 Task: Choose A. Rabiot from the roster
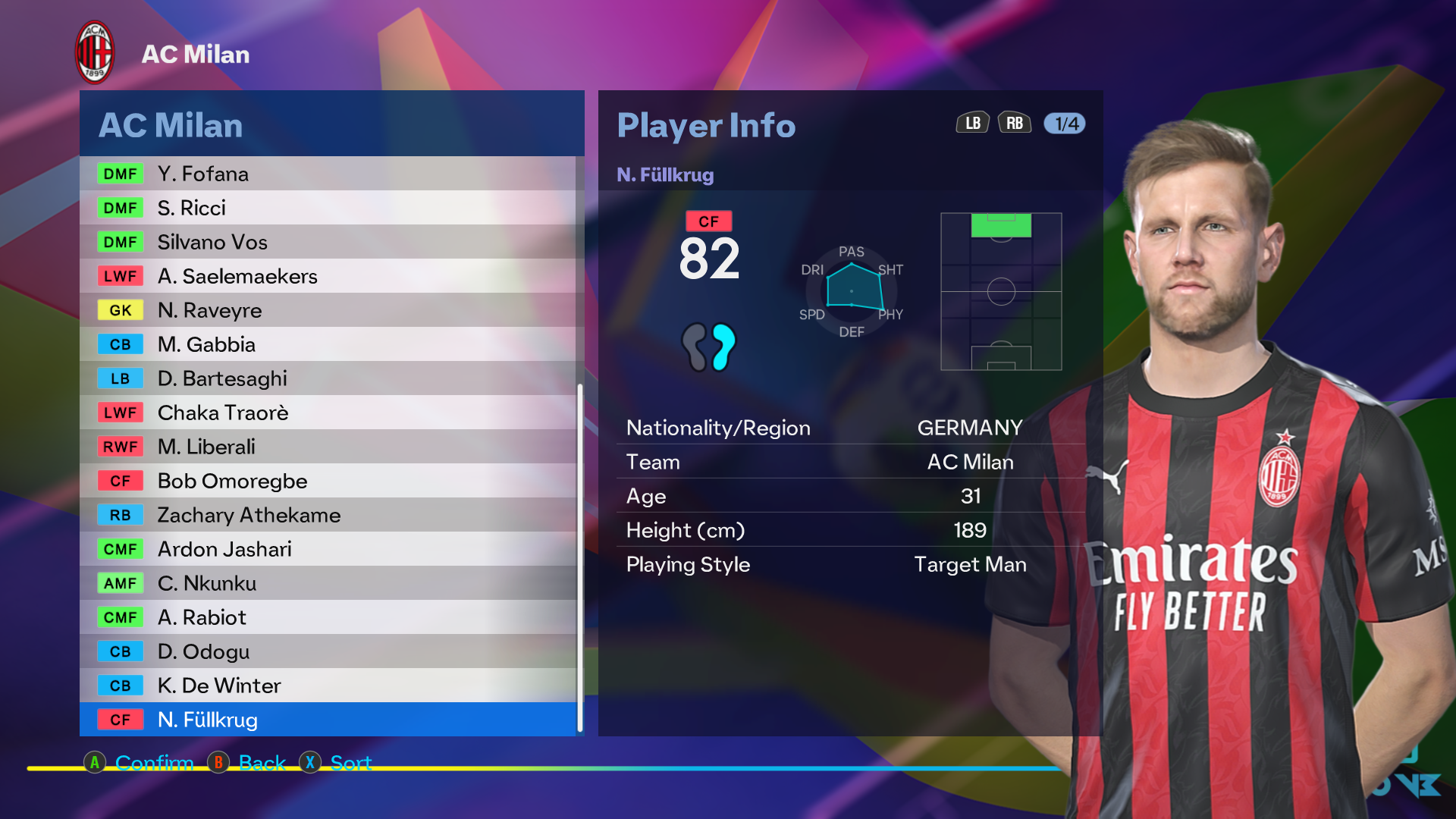pos(328,617)
